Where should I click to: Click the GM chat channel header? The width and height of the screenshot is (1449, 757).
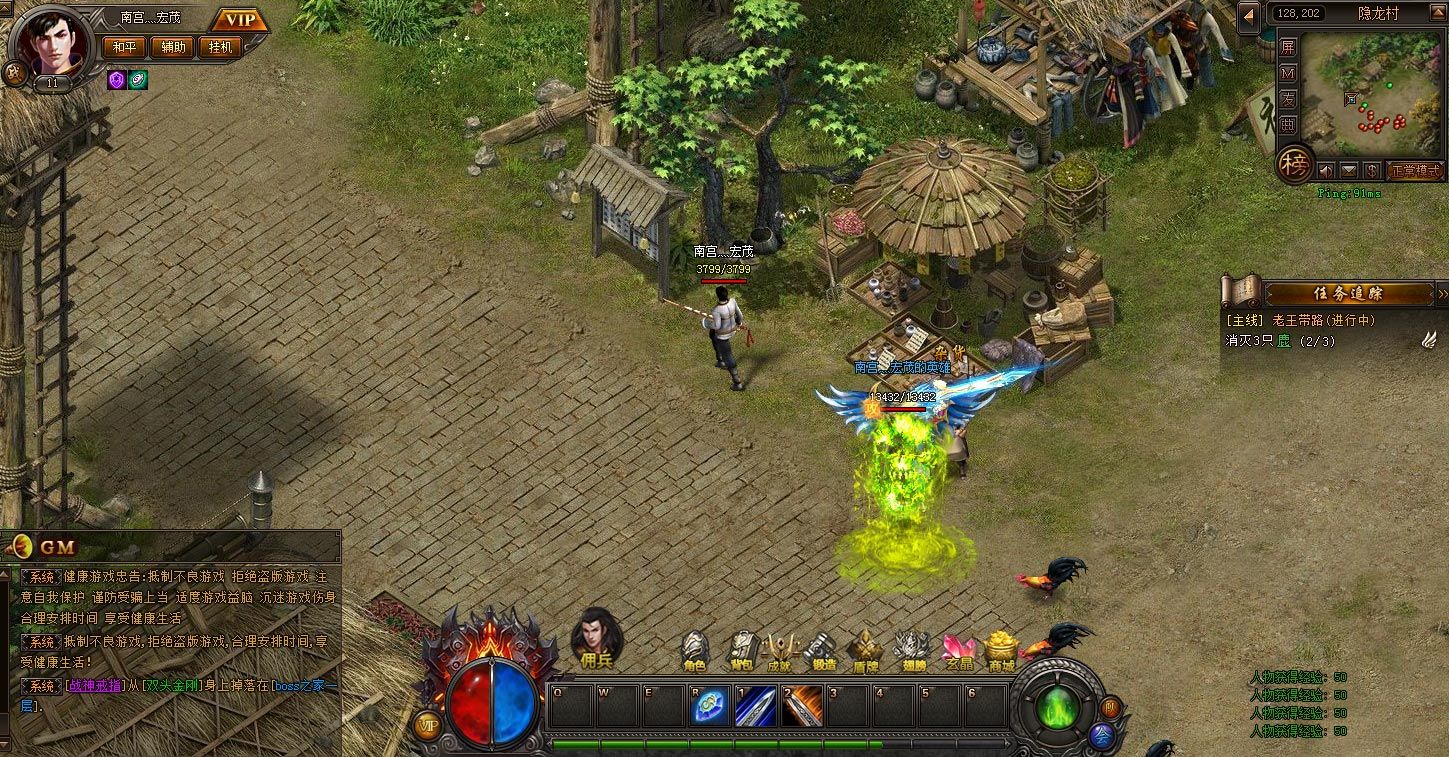(58, 547)
